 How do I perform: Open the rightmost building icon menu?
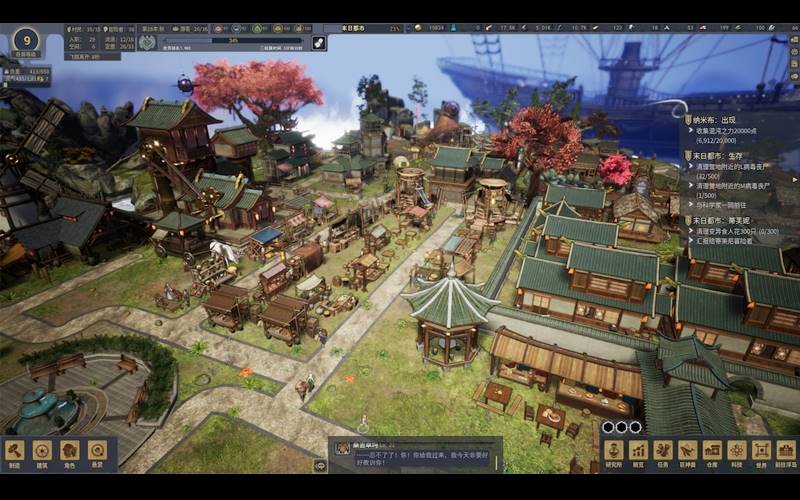786,452
